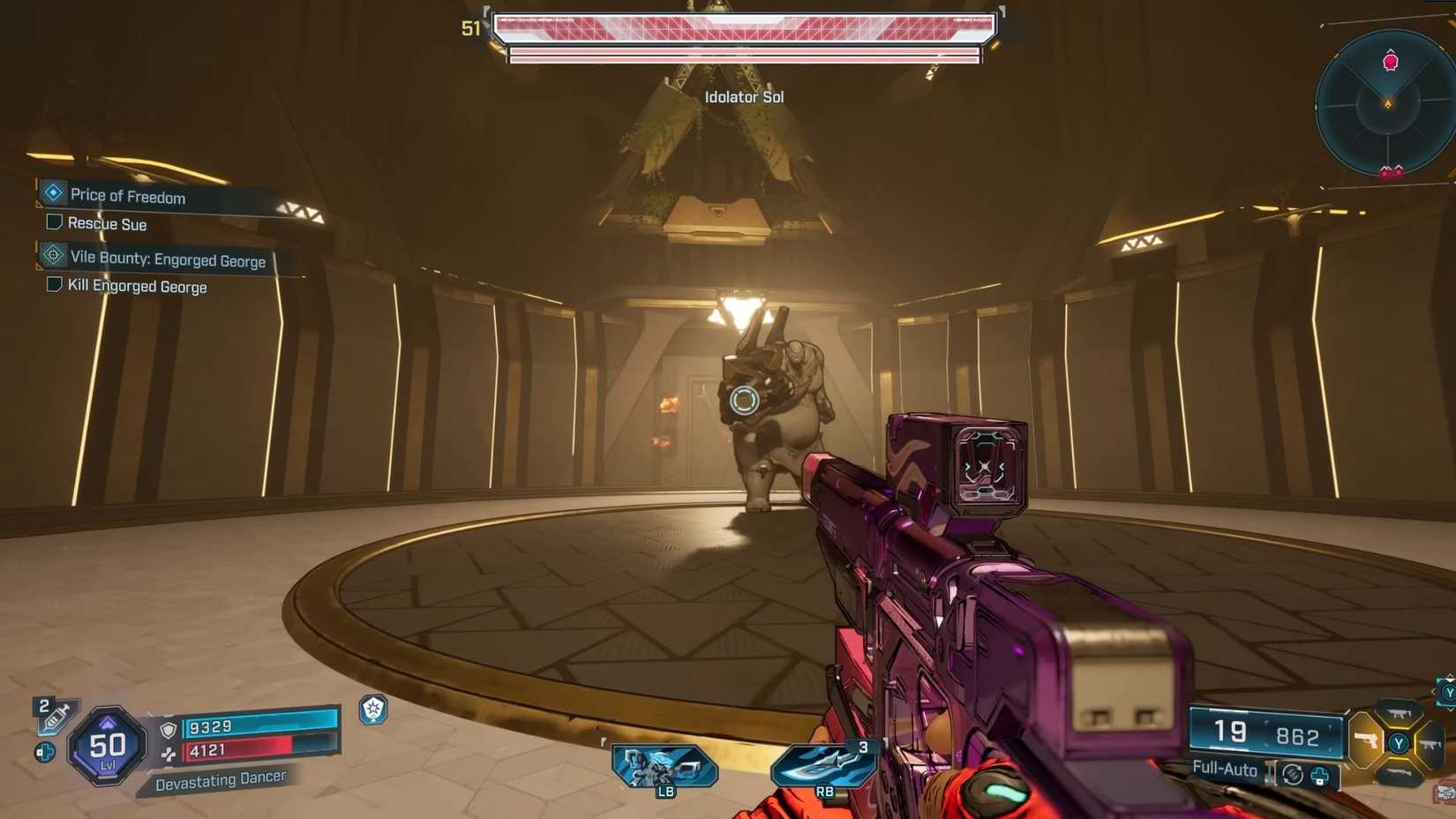Click the med-kit pickup icon next to reload
Viewport: 1456px width, 819px height.
pos(1320,777)
